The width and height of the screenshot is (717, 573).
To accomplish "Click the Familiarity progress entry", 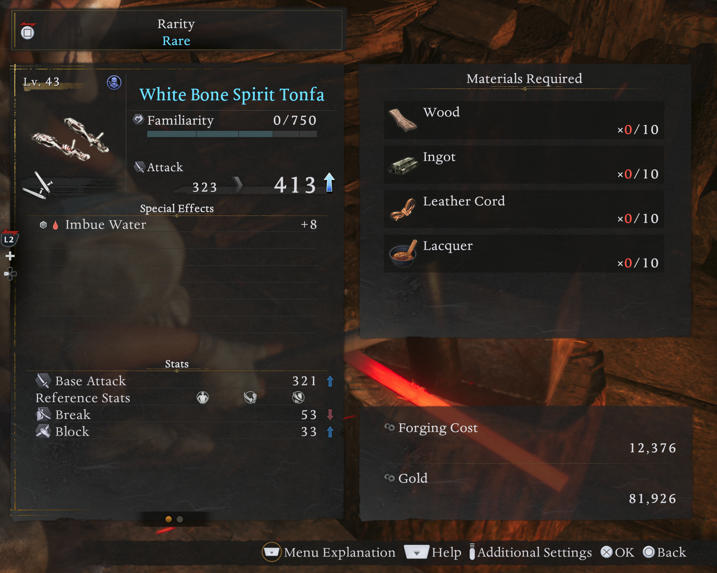I will click(x=227, y=121).
